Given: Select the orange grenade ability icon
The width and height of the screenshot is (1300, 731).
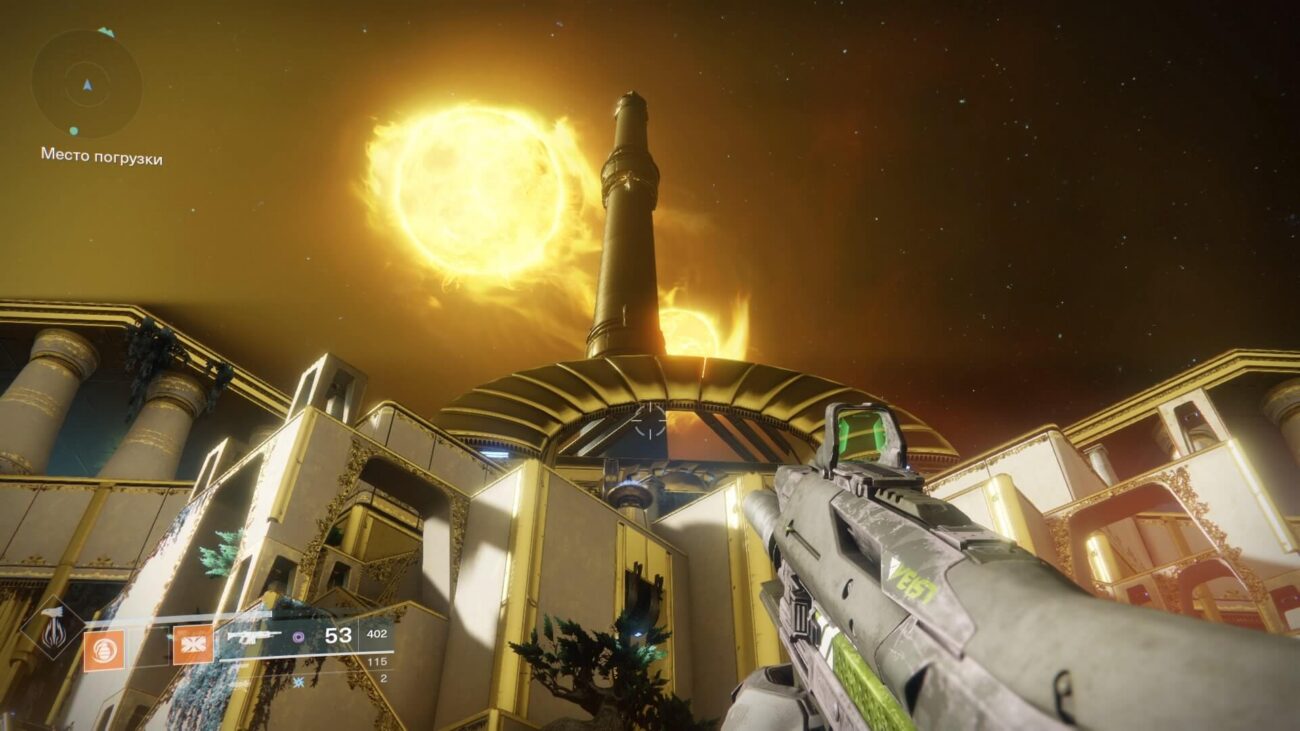Looking at the screenshot, I should click(x=104, y=649).
